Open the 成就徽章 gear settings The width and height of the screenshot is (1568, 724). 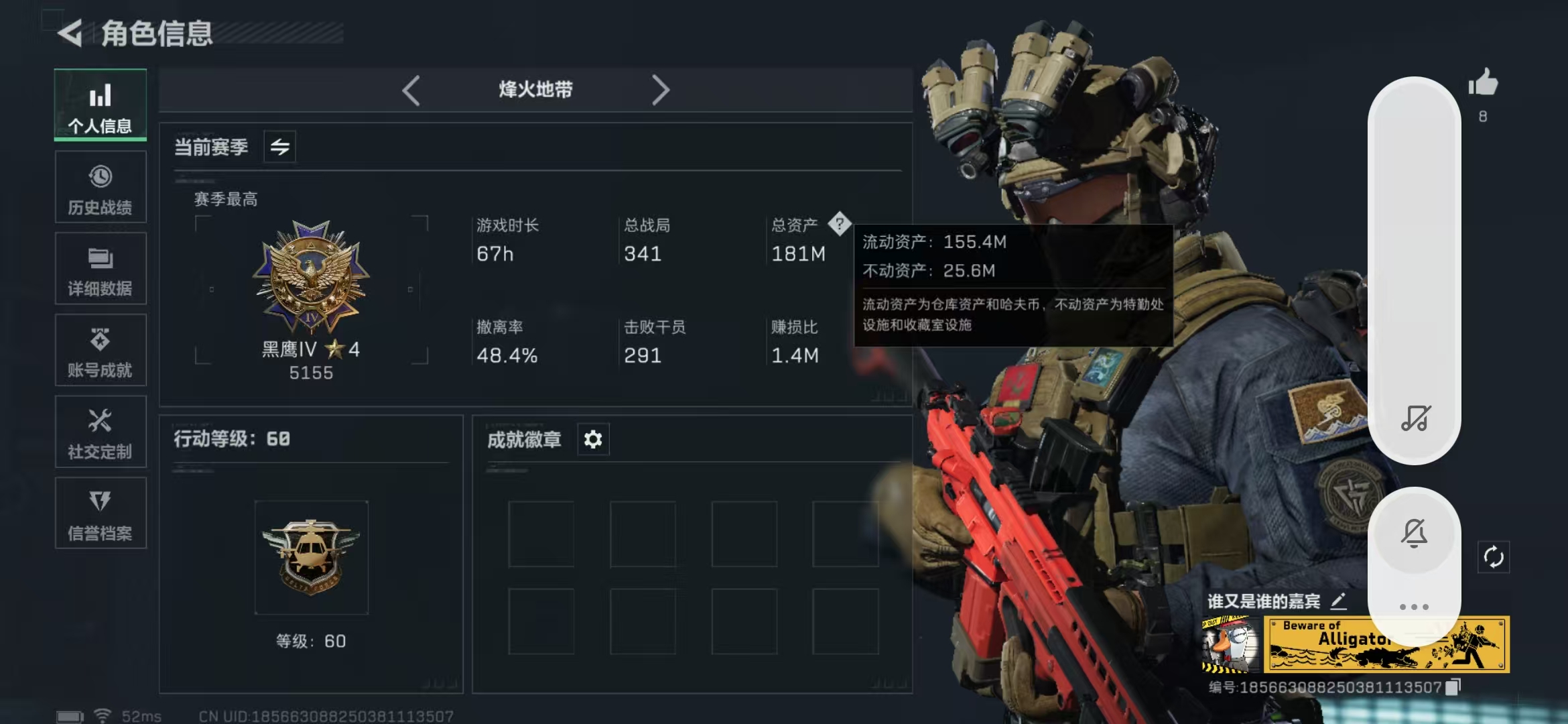click(x=593, y=440)
